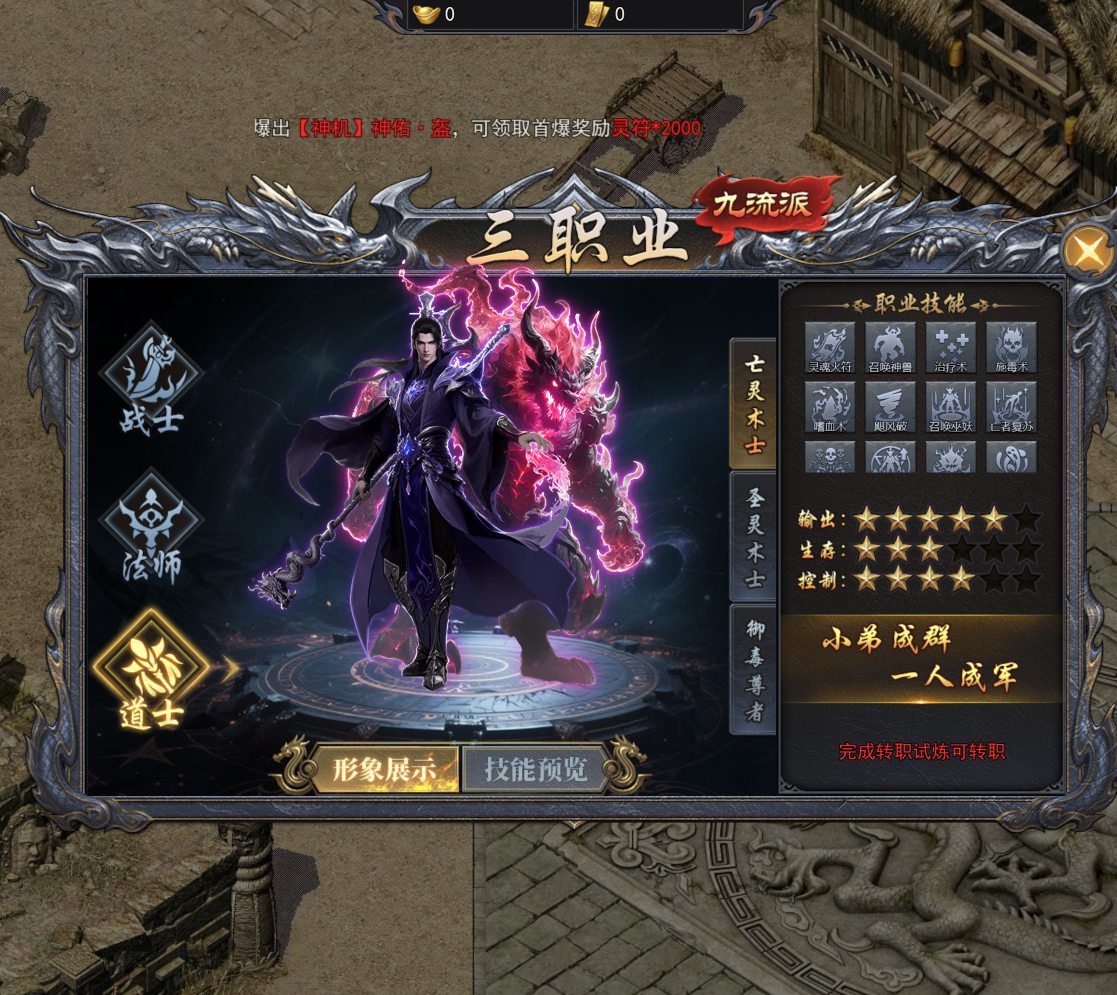View the 治疗术 healing skill
This screenshot has height=995, width=1117.
click(x=951, y=347)
